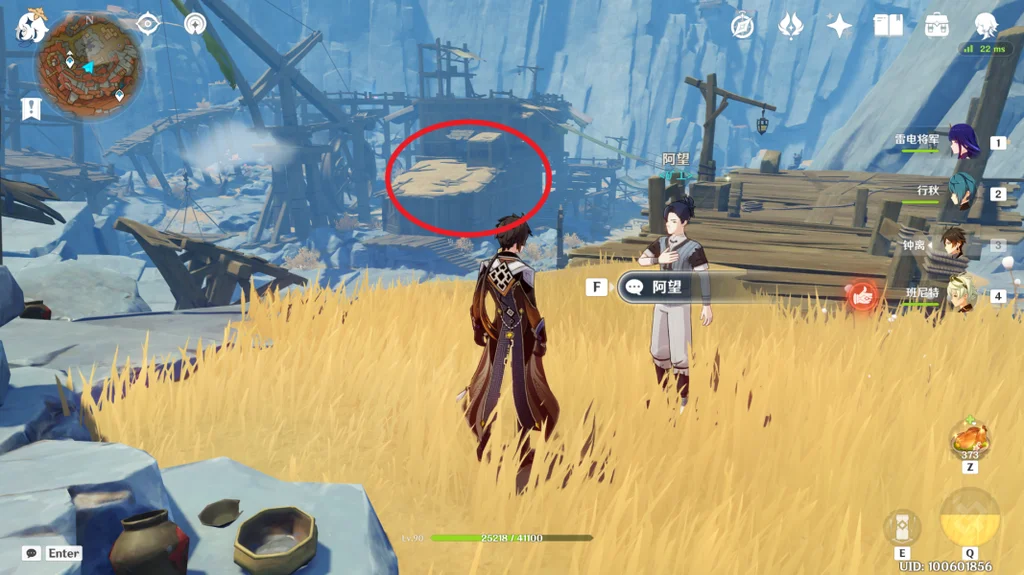
Task: Open the character profile head icon
Action: click(x=986, y=26)
